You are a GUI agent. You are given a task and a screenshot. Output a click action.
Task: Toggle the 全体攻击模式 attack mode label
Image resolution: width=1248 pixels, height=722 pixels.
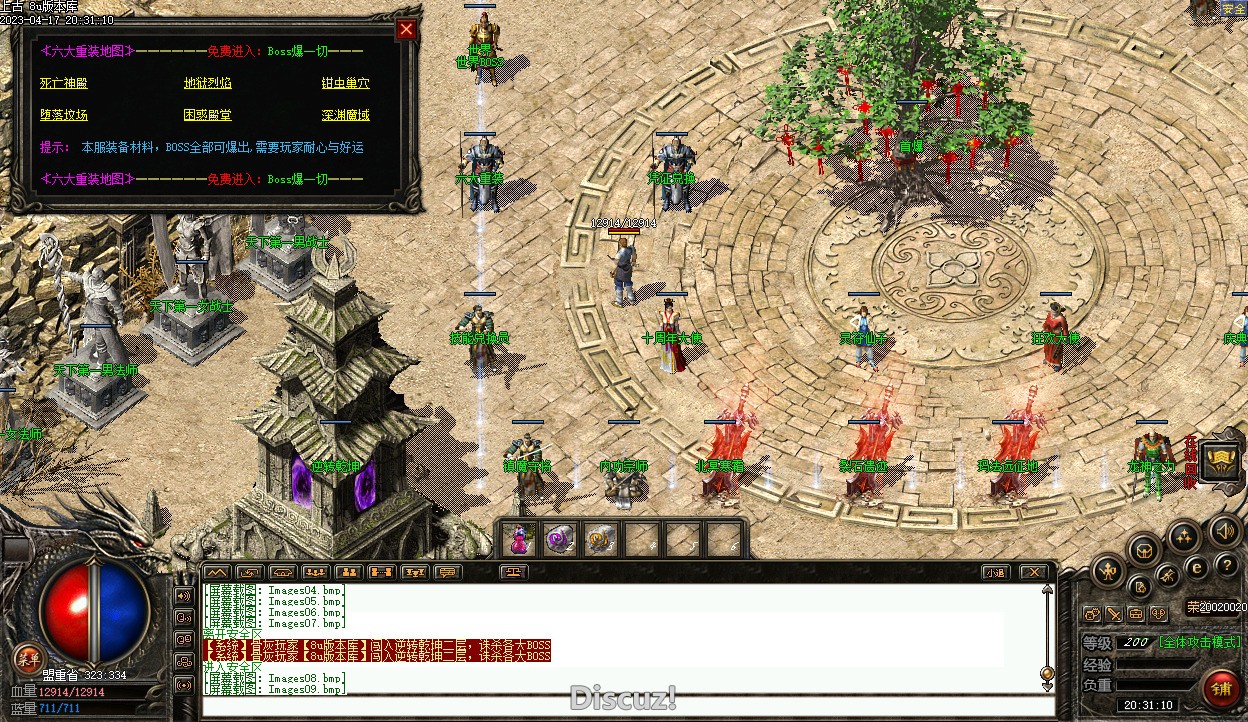tap(1199, 642)
